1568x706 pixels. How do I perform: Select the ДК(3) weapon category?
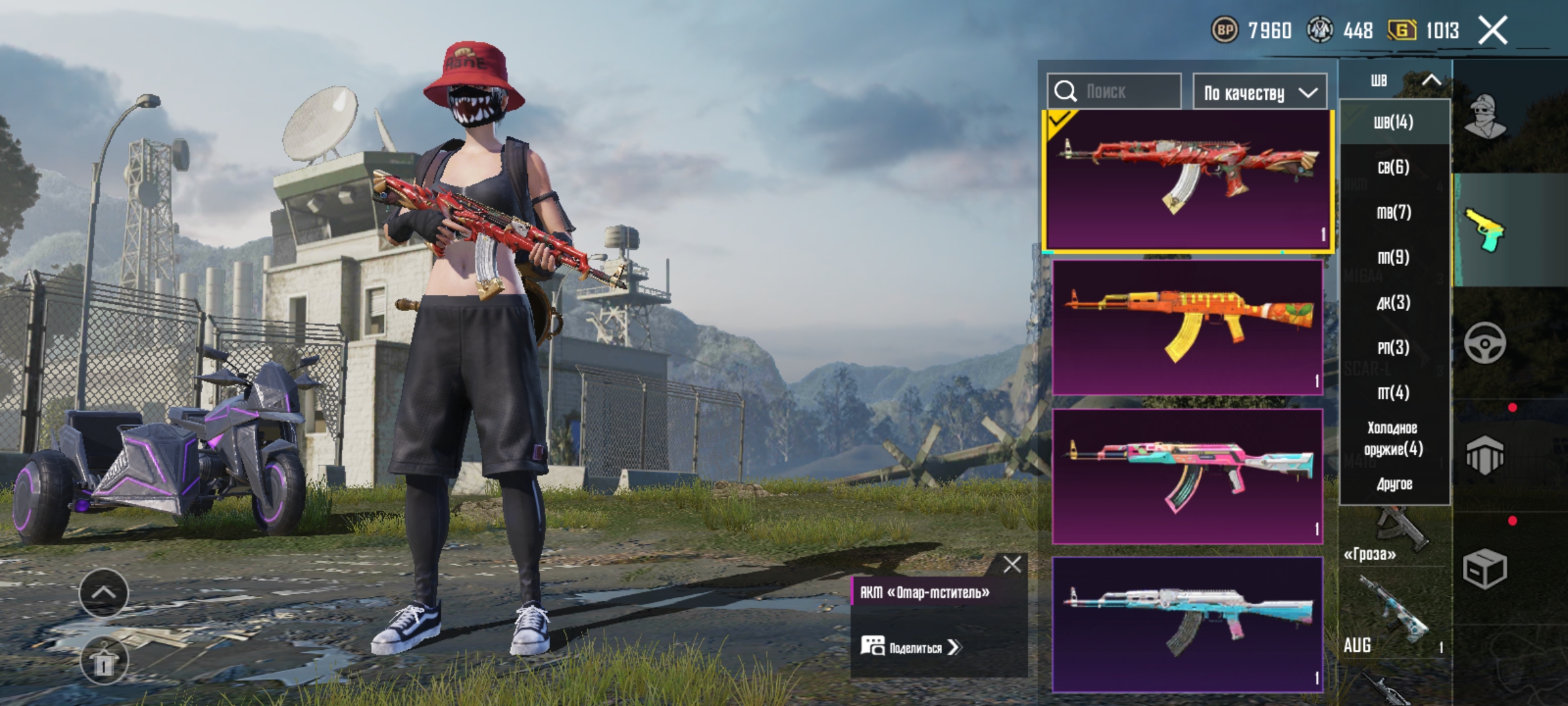(x=1394, y=303)
